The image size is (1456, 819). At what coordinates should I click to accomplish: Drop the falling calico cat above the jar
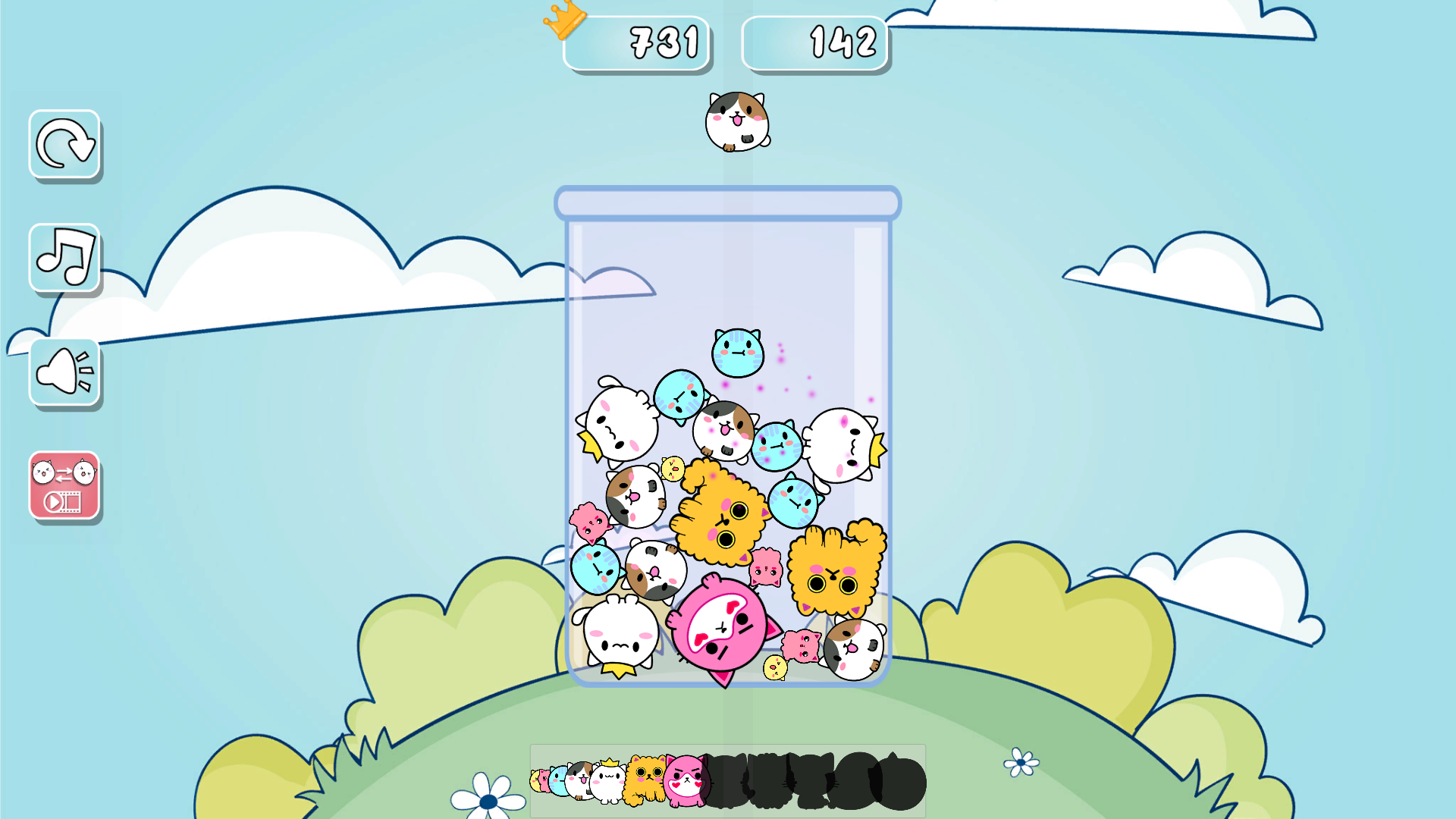(737, 121)
